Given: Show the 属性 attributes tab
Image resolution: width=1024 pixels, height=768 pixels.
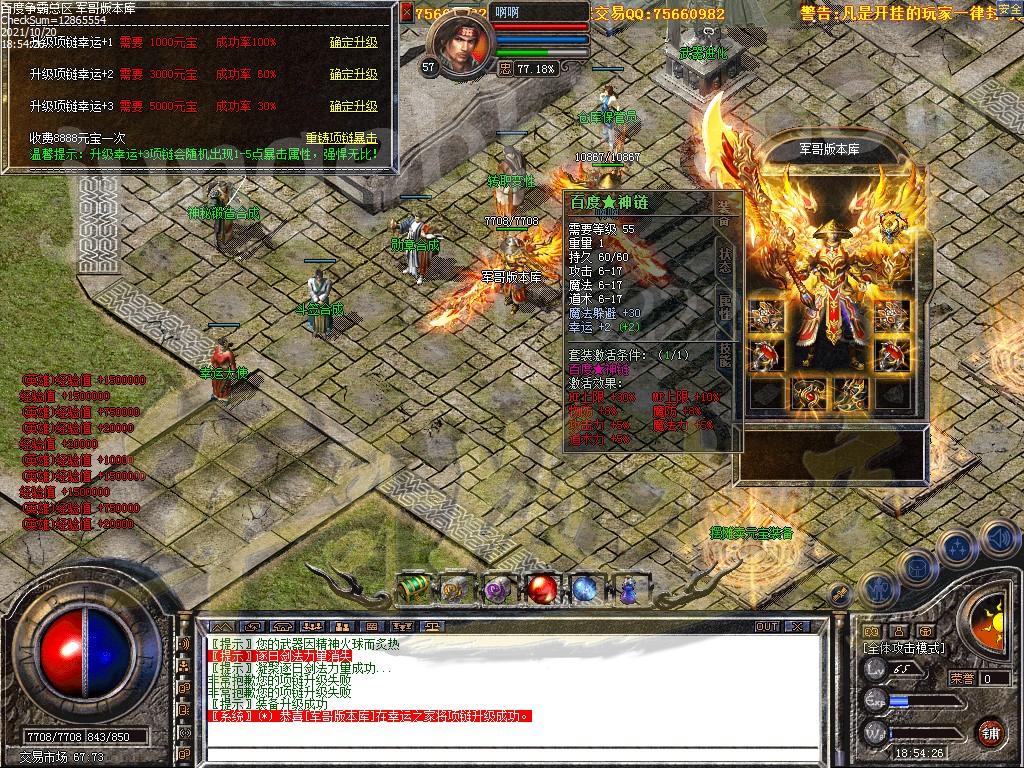Looking at the screenshot, I should [725, 306].
